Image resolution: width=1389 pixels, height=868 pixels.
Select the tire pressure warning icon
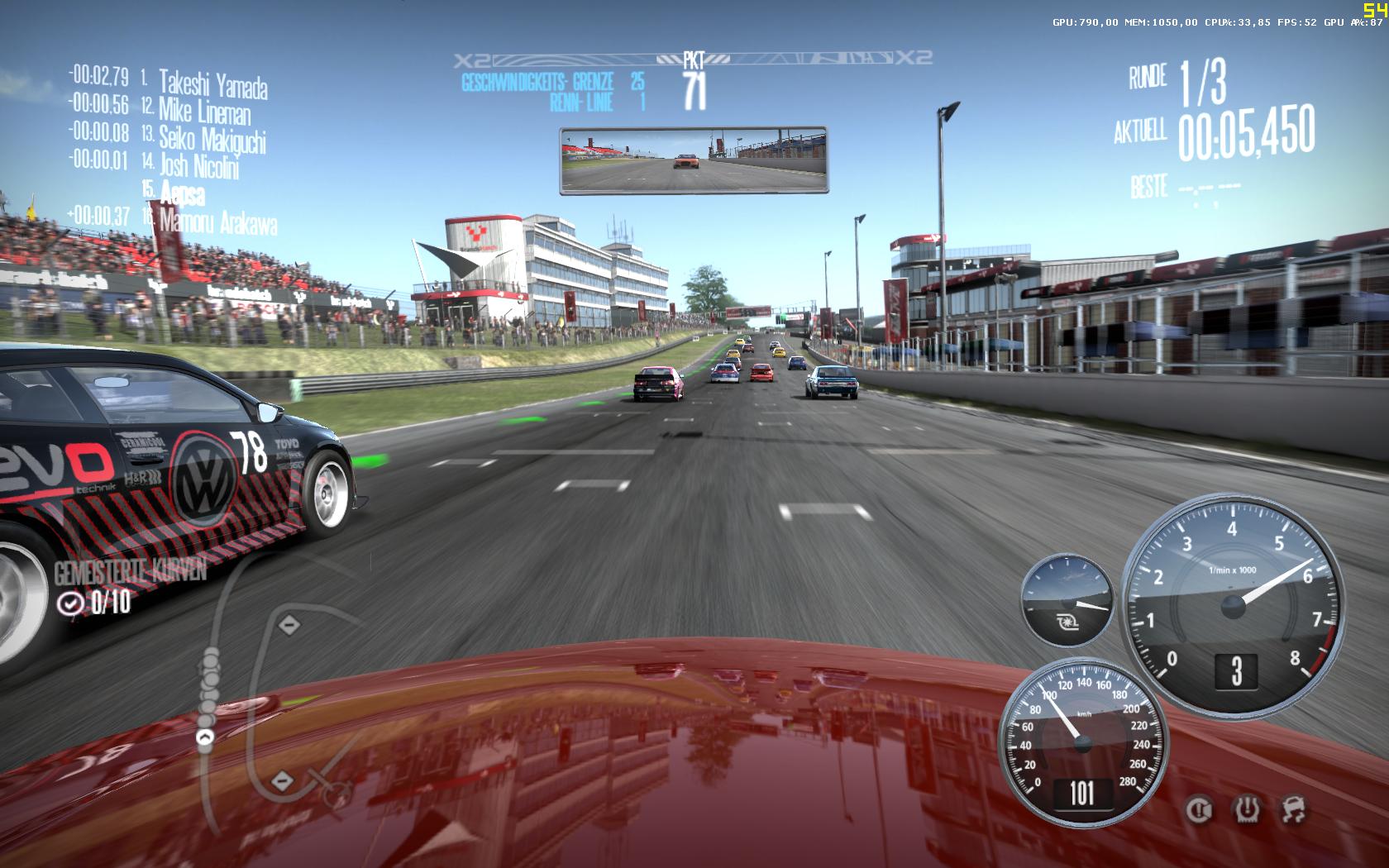(1246, 809)
